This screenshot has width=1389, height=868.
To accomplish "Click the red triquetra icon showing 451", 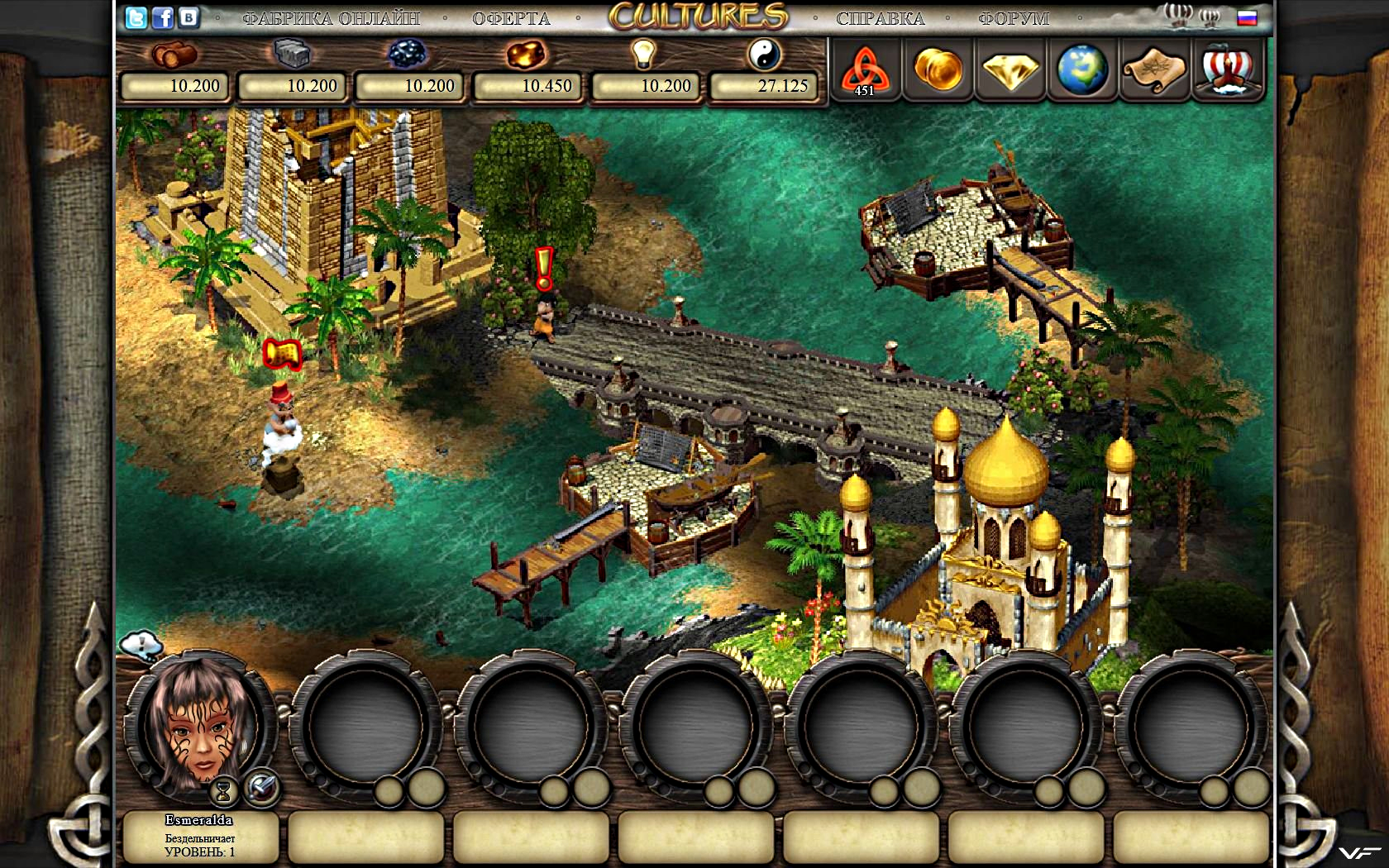I will pyautogui.click(x=864, y=70).
